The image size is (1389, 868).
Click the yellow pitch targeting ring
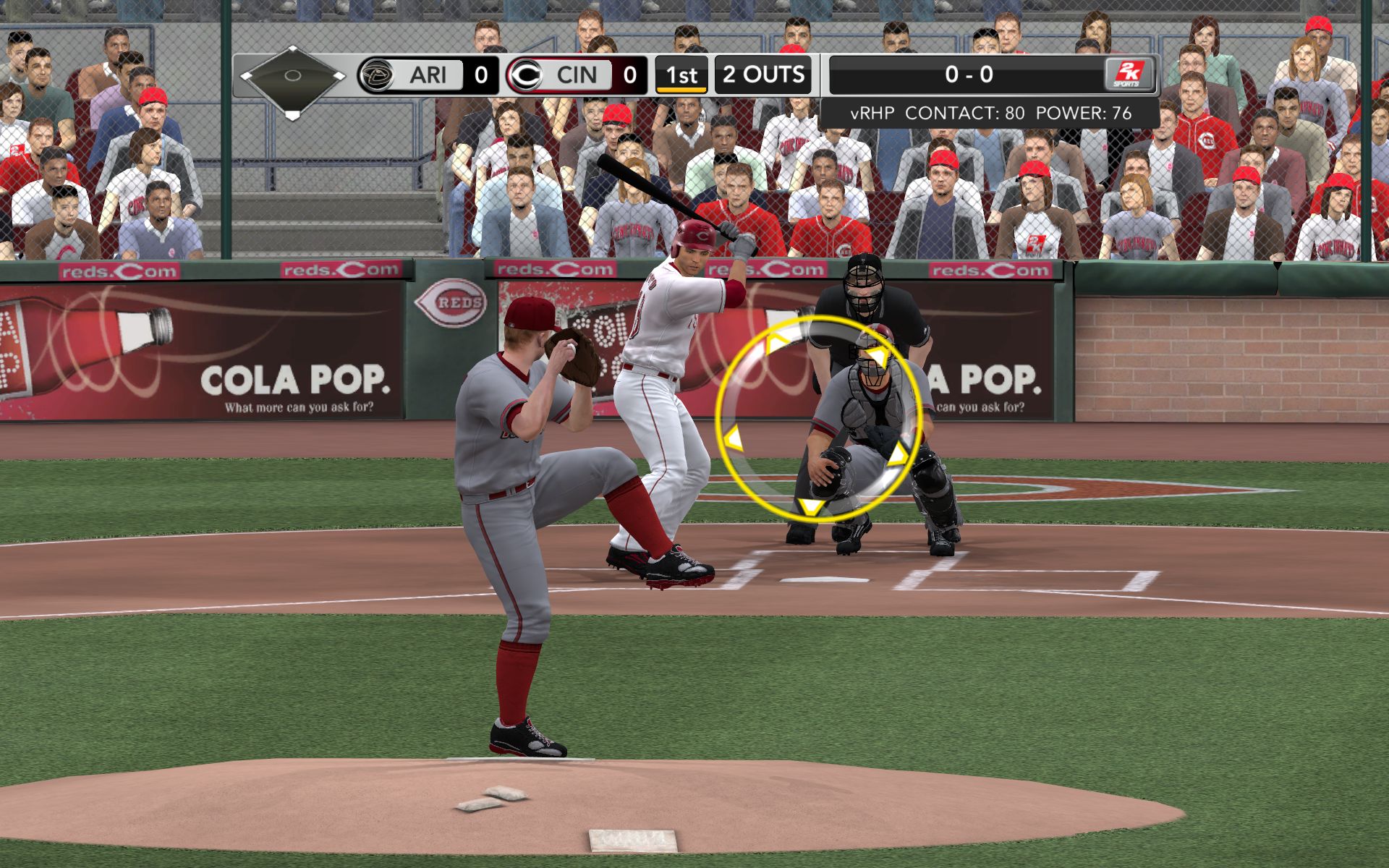pos(818,417)
